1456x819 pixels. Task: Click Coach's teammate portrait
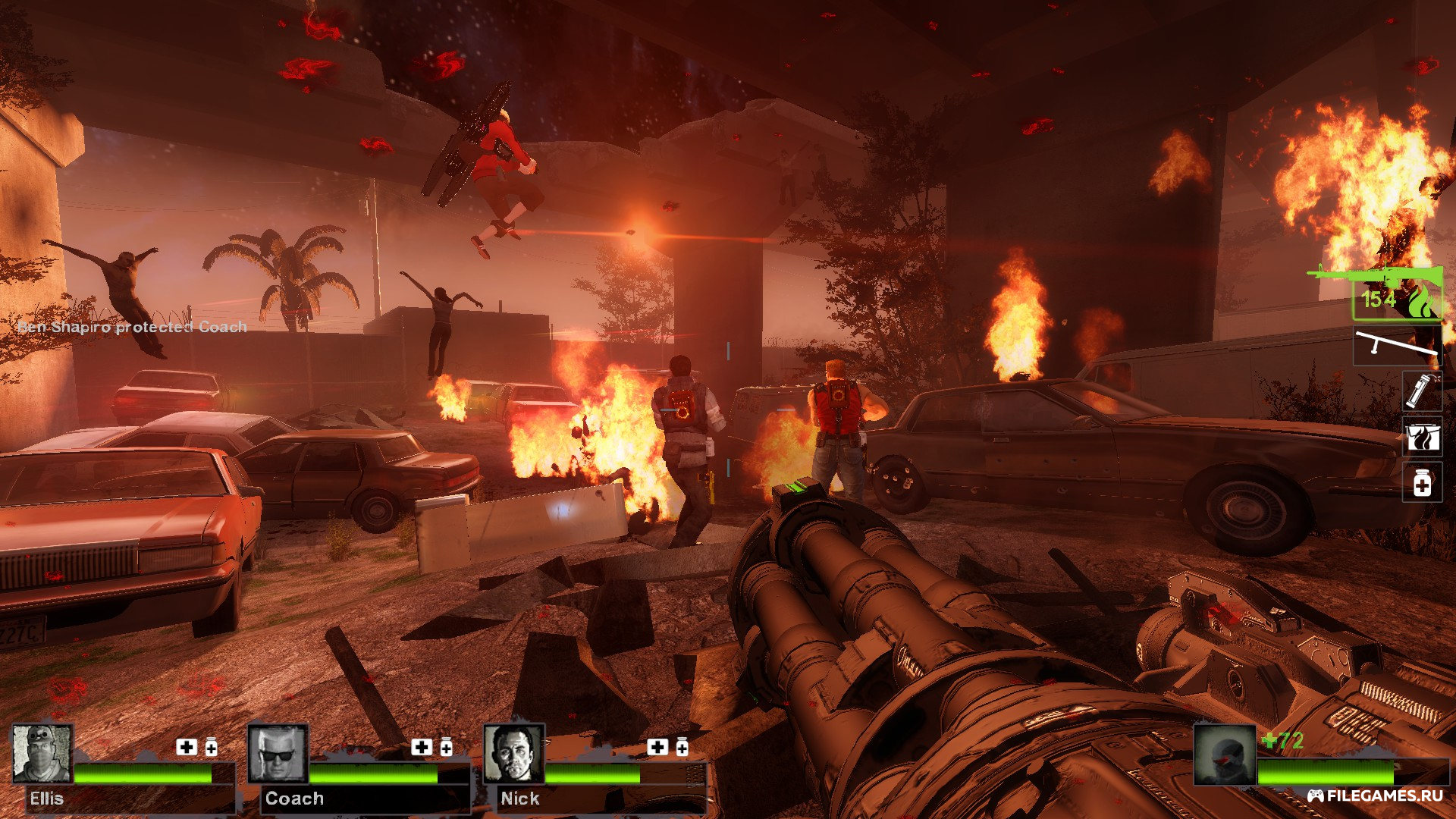[x=278, y=754]
